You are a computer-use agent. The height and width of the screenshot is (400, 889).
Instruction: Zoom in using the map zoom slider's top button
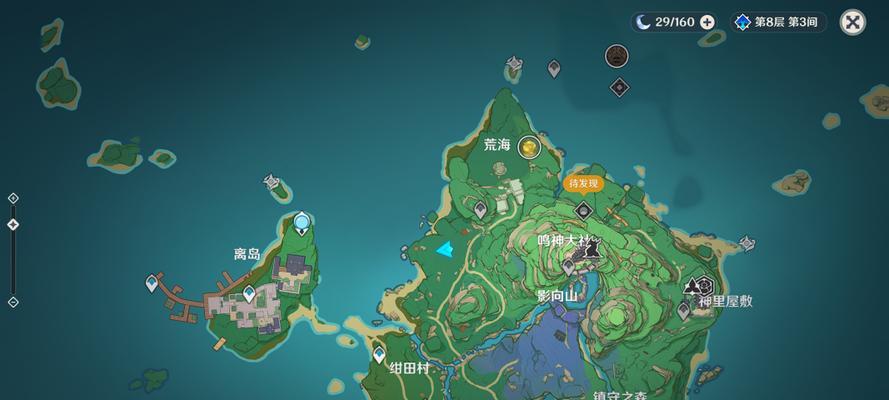13,198
